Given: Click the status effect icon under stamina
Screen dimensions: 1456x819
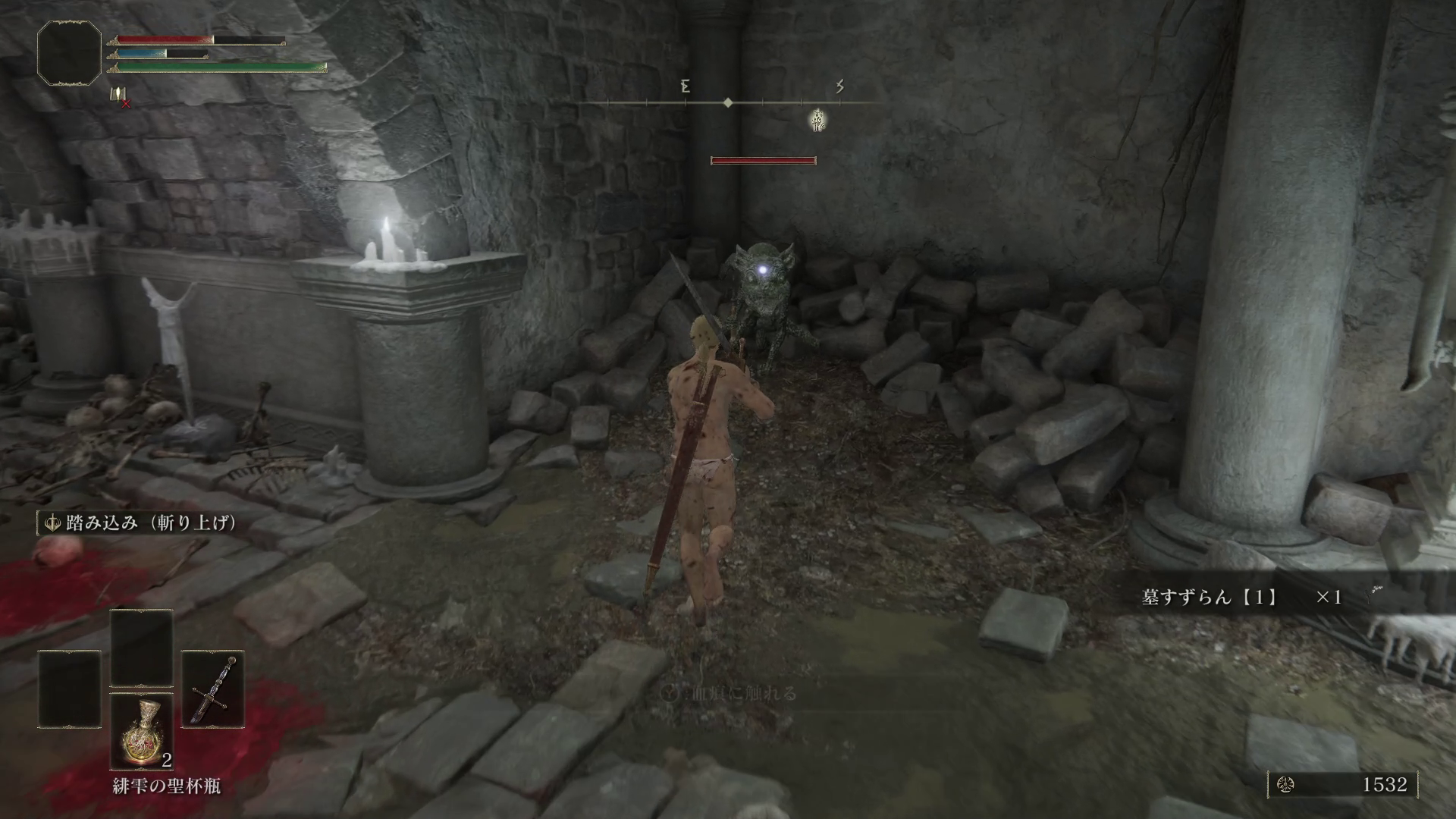Looking at the screenshot, I should (118, 96).
